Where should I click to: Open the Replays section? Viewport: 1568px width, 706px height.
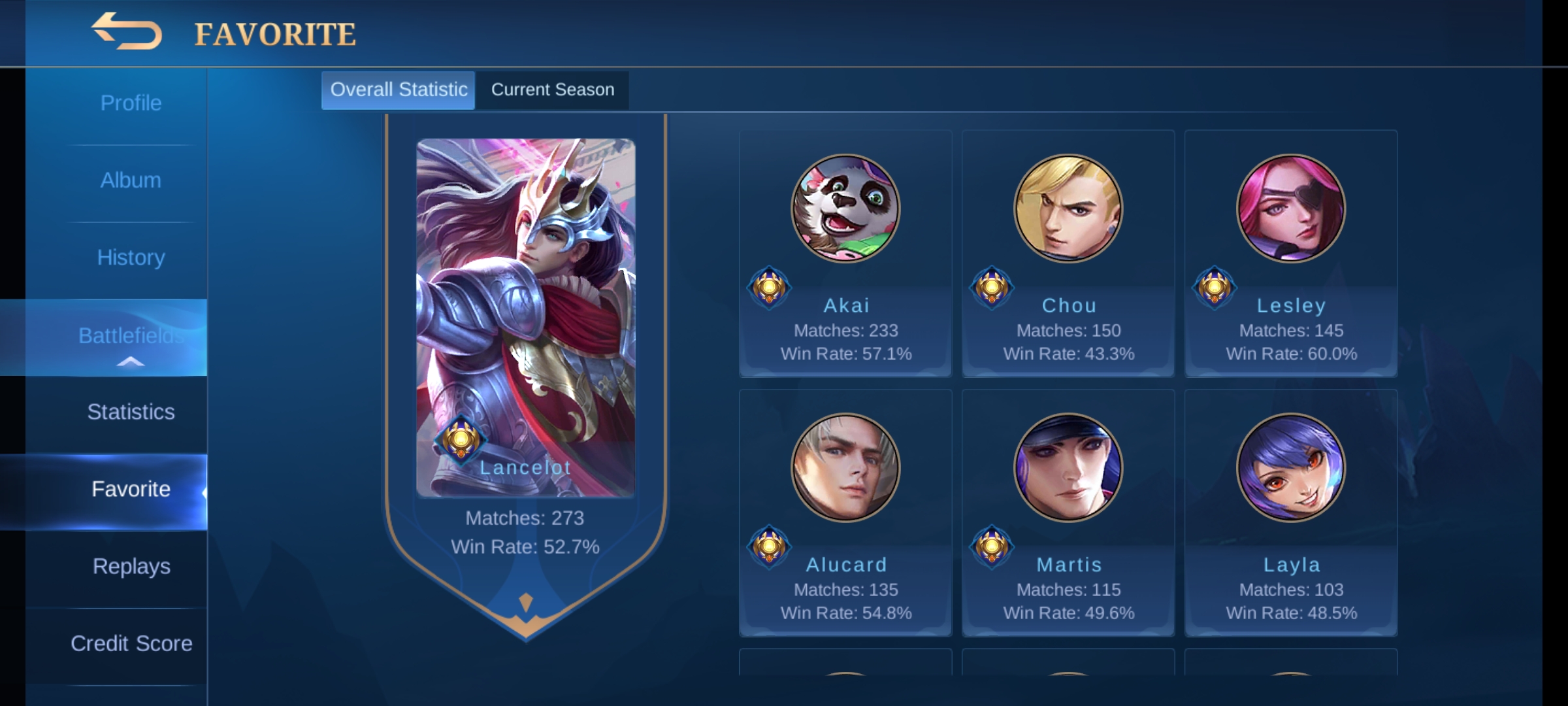click(130, 567)
